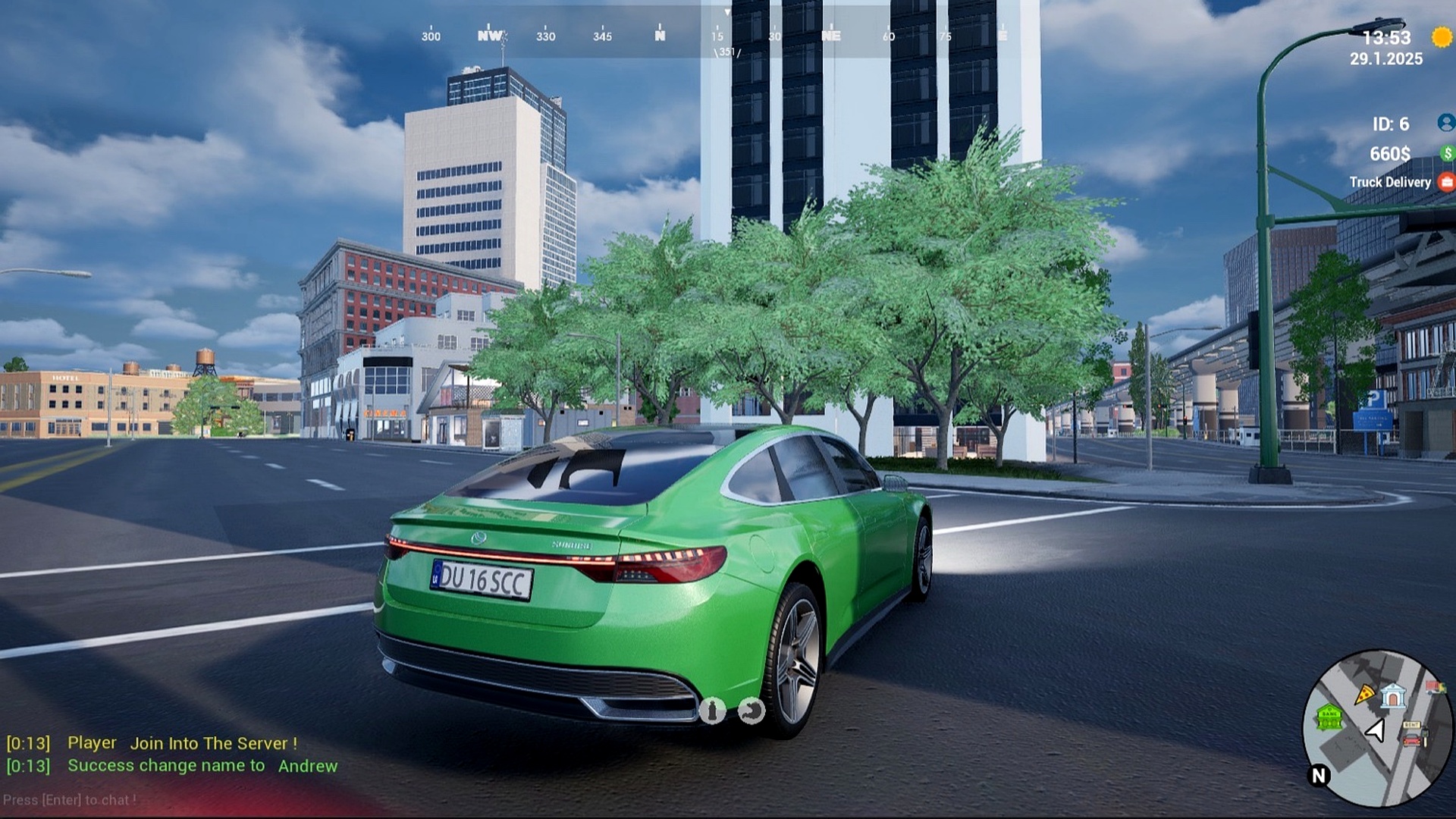Click the hunger stomach status icon
1456x819 pixels.
(x=751, y=711)
